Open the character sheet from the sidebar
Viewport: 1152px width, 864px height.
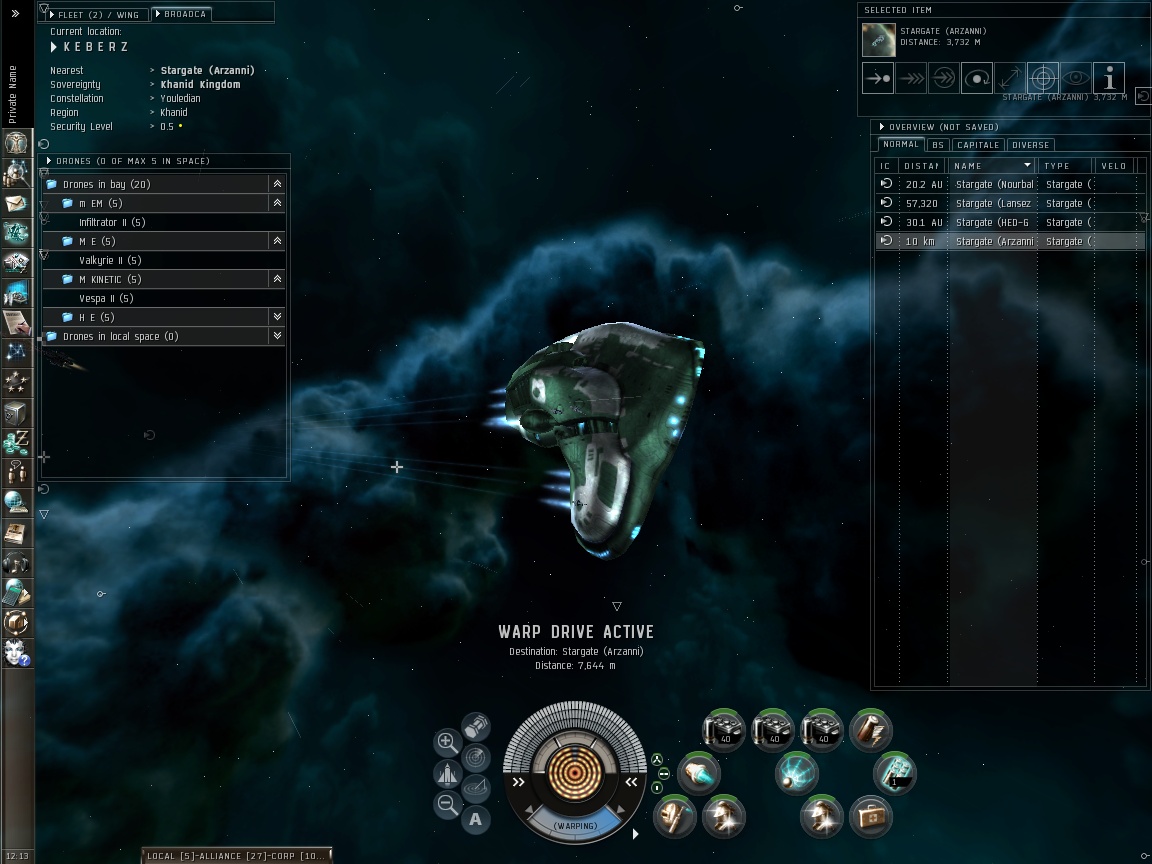pos(16,142)
